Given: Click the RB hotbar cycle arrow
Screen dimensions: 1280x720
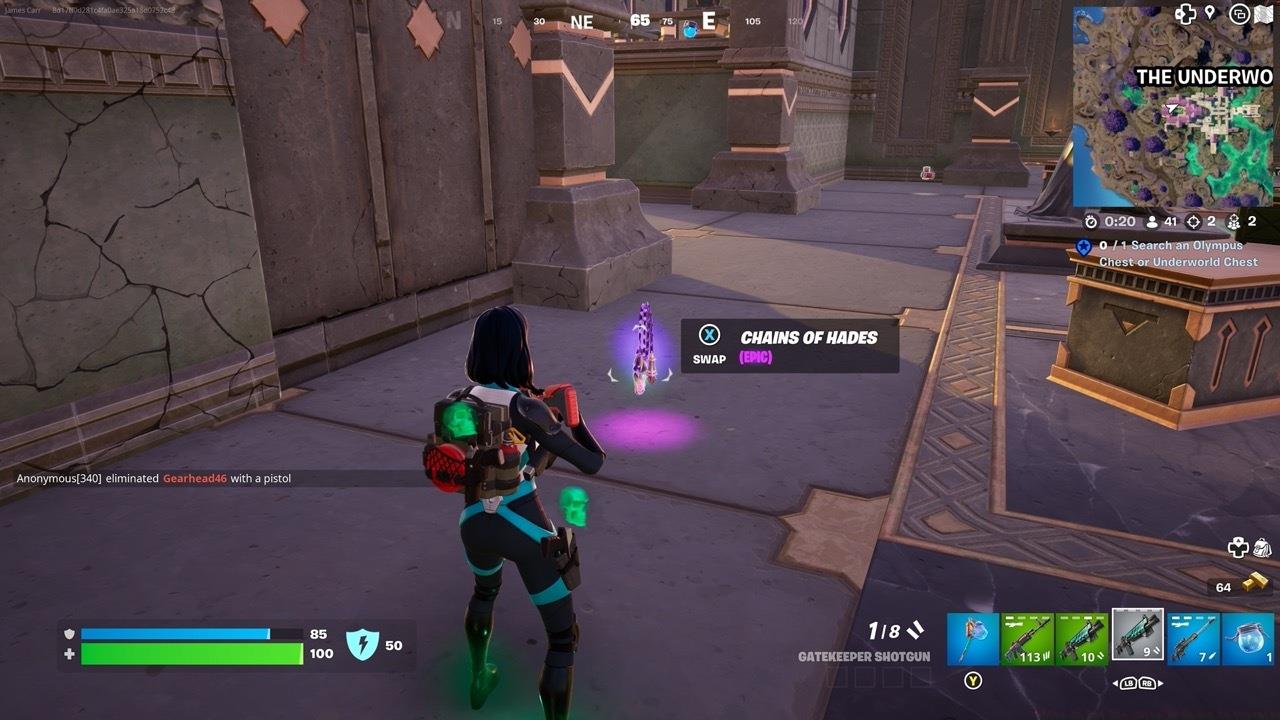Looking at the screenshot, I should tap(1148, 683).
